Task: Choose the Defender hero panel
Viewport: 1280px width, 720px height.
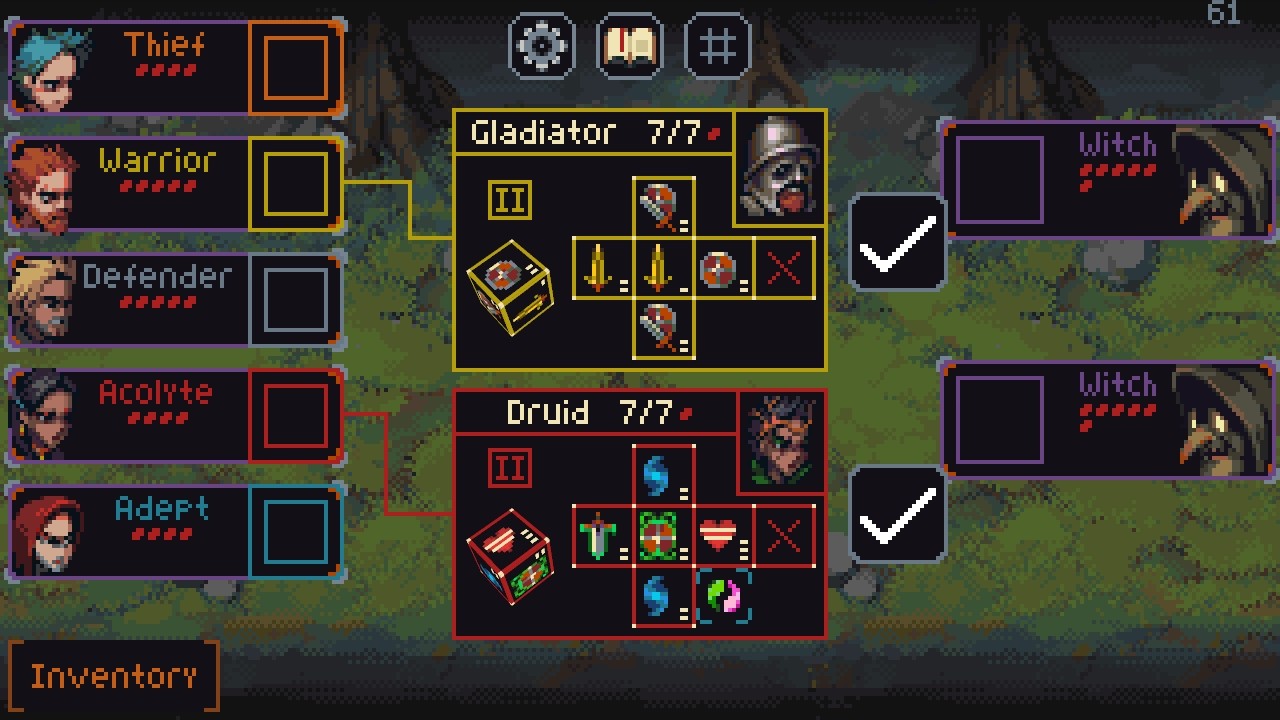Action: [x=130, y=300]
